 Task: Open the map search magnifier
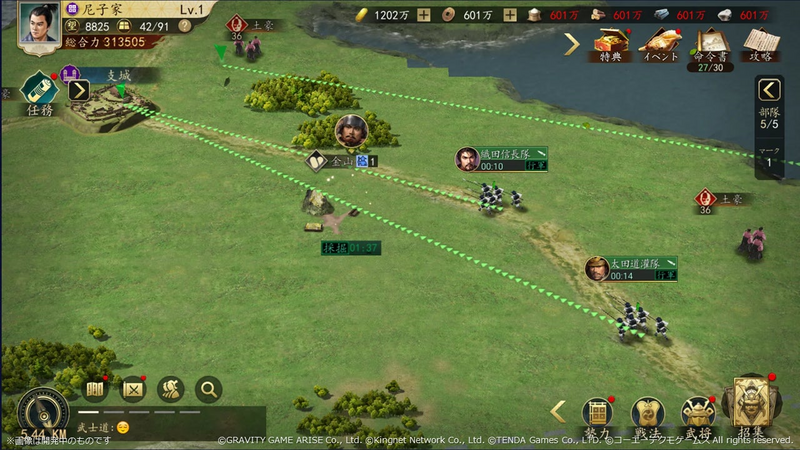[208, 388]
